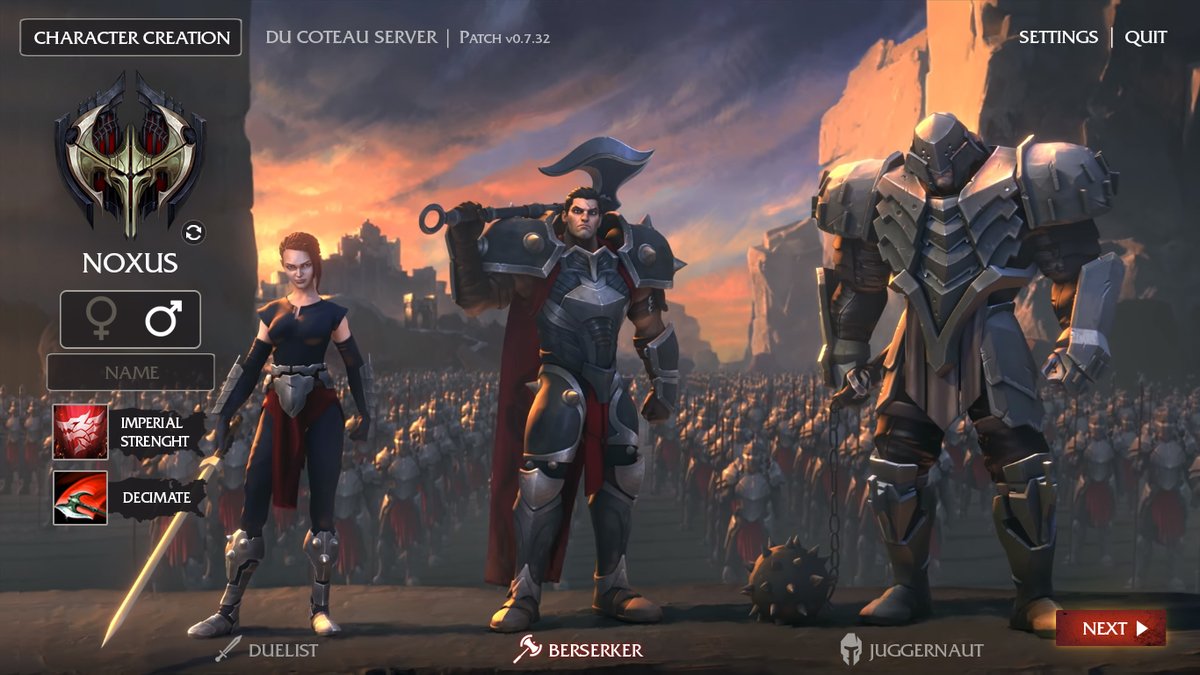Cycle faction with the refresh arrows icon
The height and width of the screenshot is (675, 1200).
coord(194,233)
